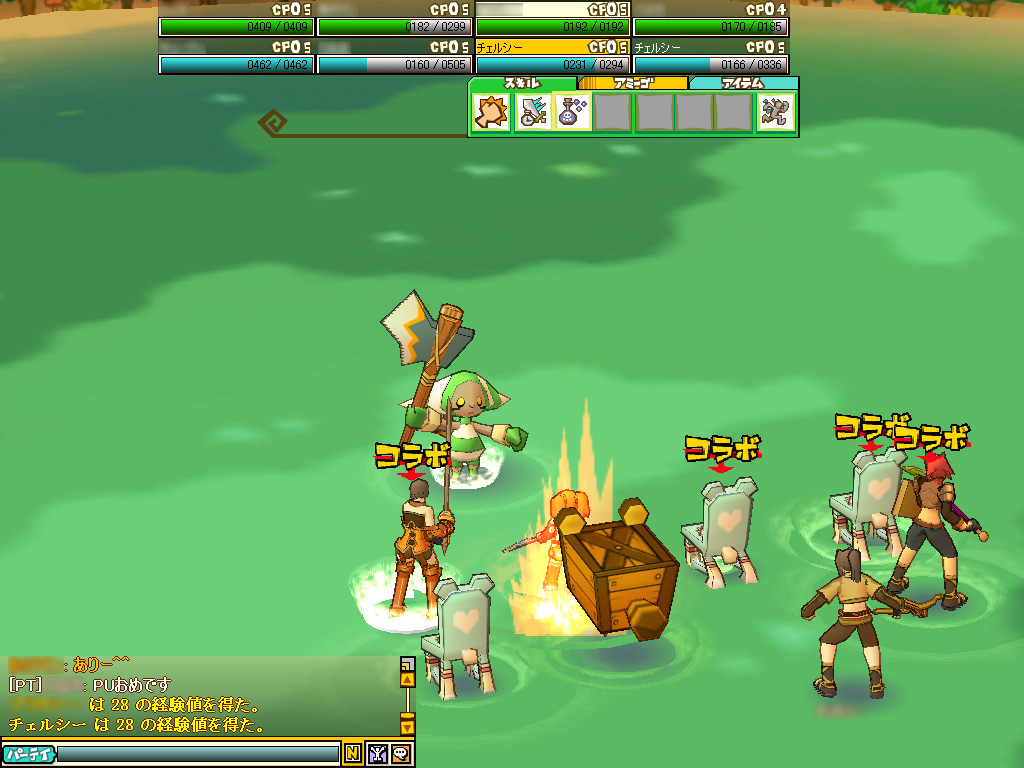The image size is (1024, 768).
Task: Click the running figure escape icon
Action: [776, 113]
